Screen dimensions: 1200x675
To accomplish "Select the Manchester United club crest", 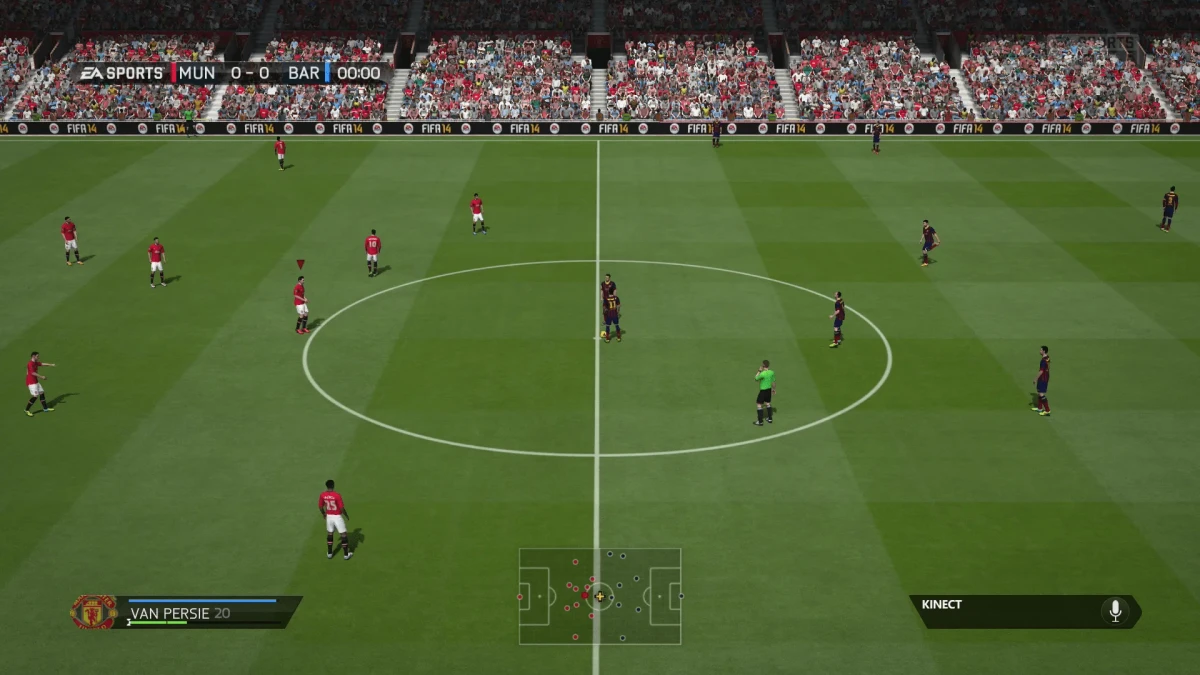I will point(93,612).
